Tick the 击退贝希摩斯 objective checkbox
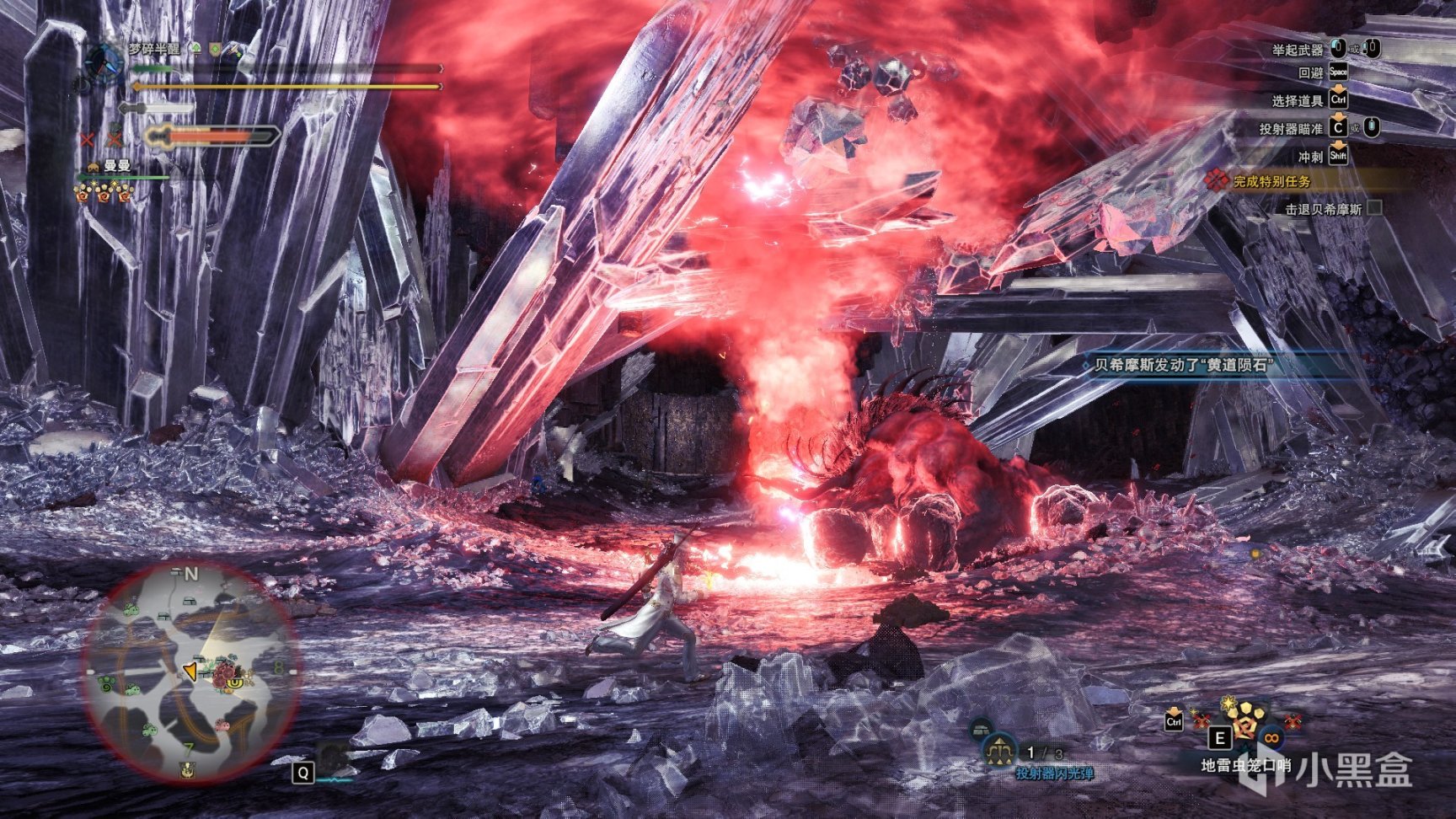Viewport: 1456px width, 819px height. point(1374,208)
